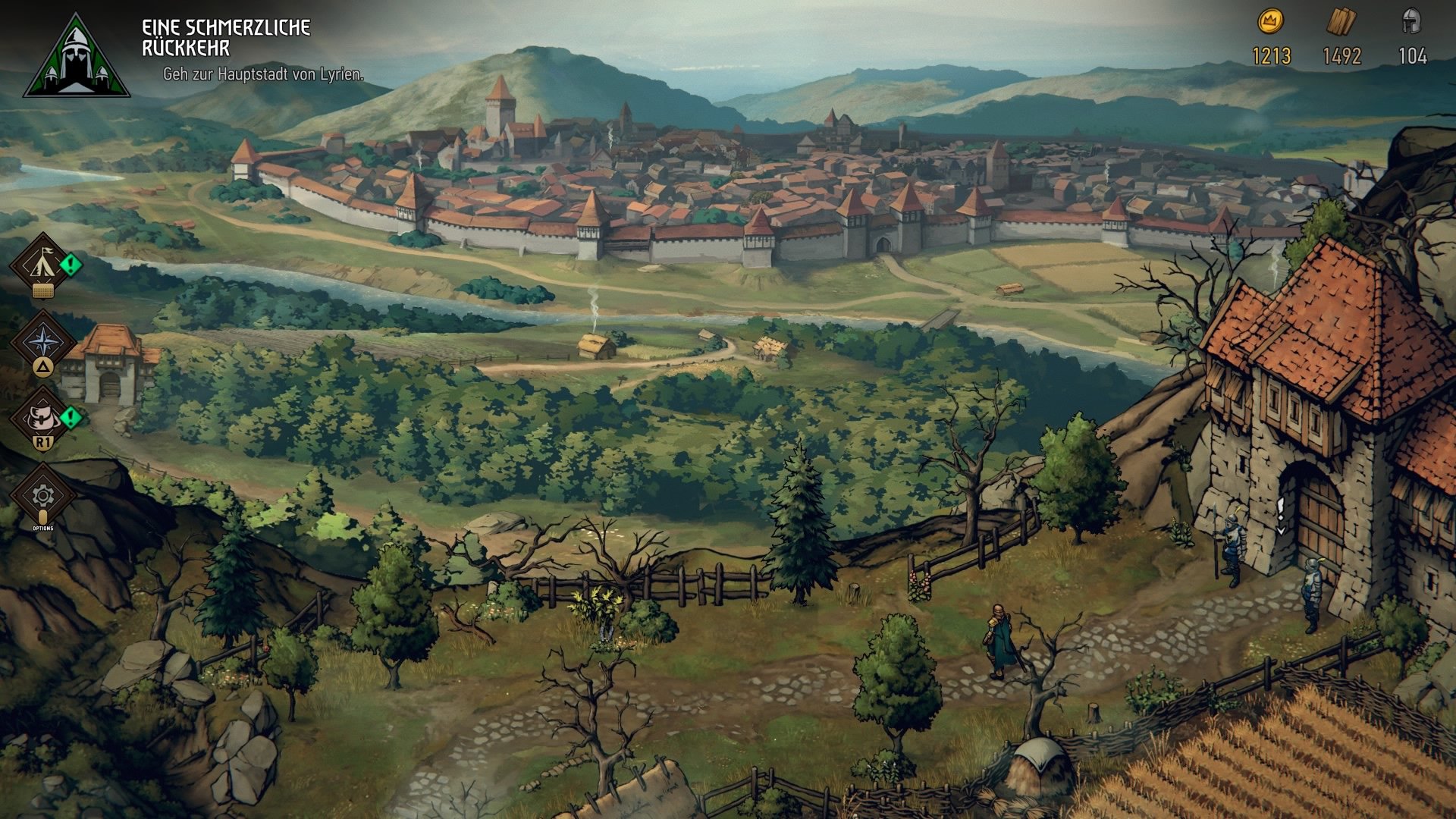Select the compass map navigation icon
The width and height of the screenshot is (1456, 819).
(x=44, y=343)
